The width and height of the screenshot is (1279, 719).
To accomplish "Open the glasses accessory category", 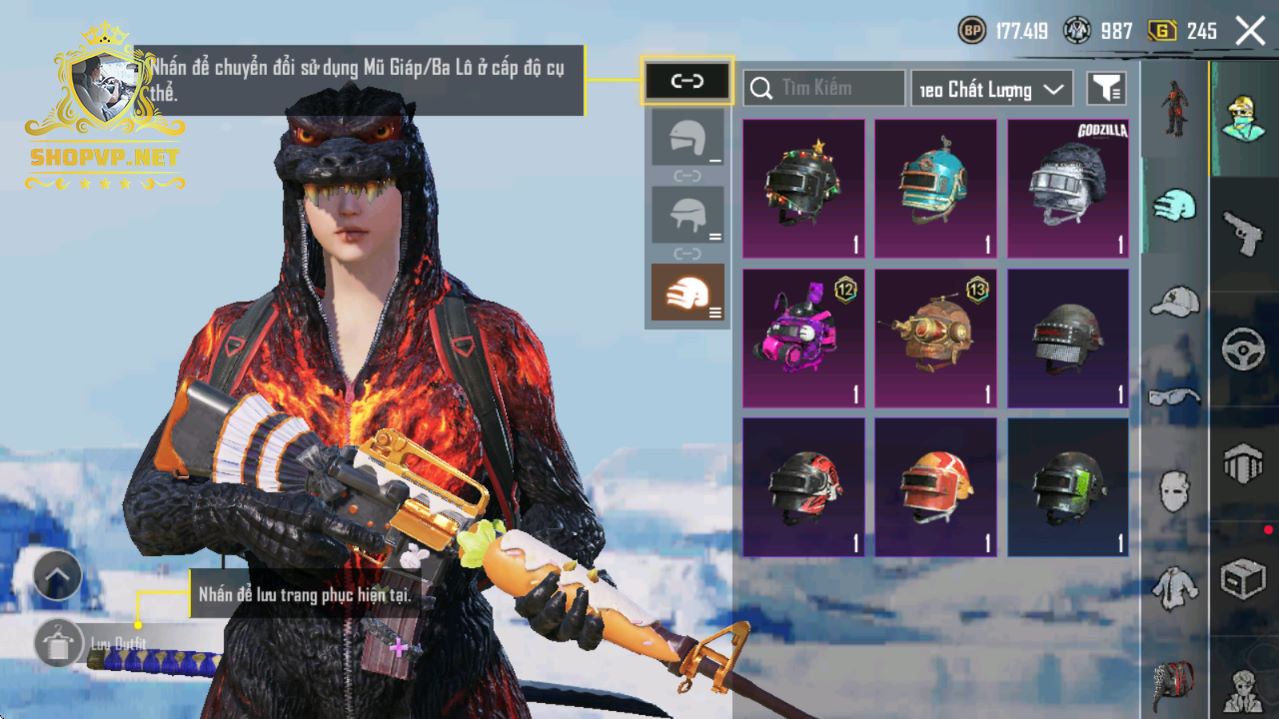I will (1174, 397).
